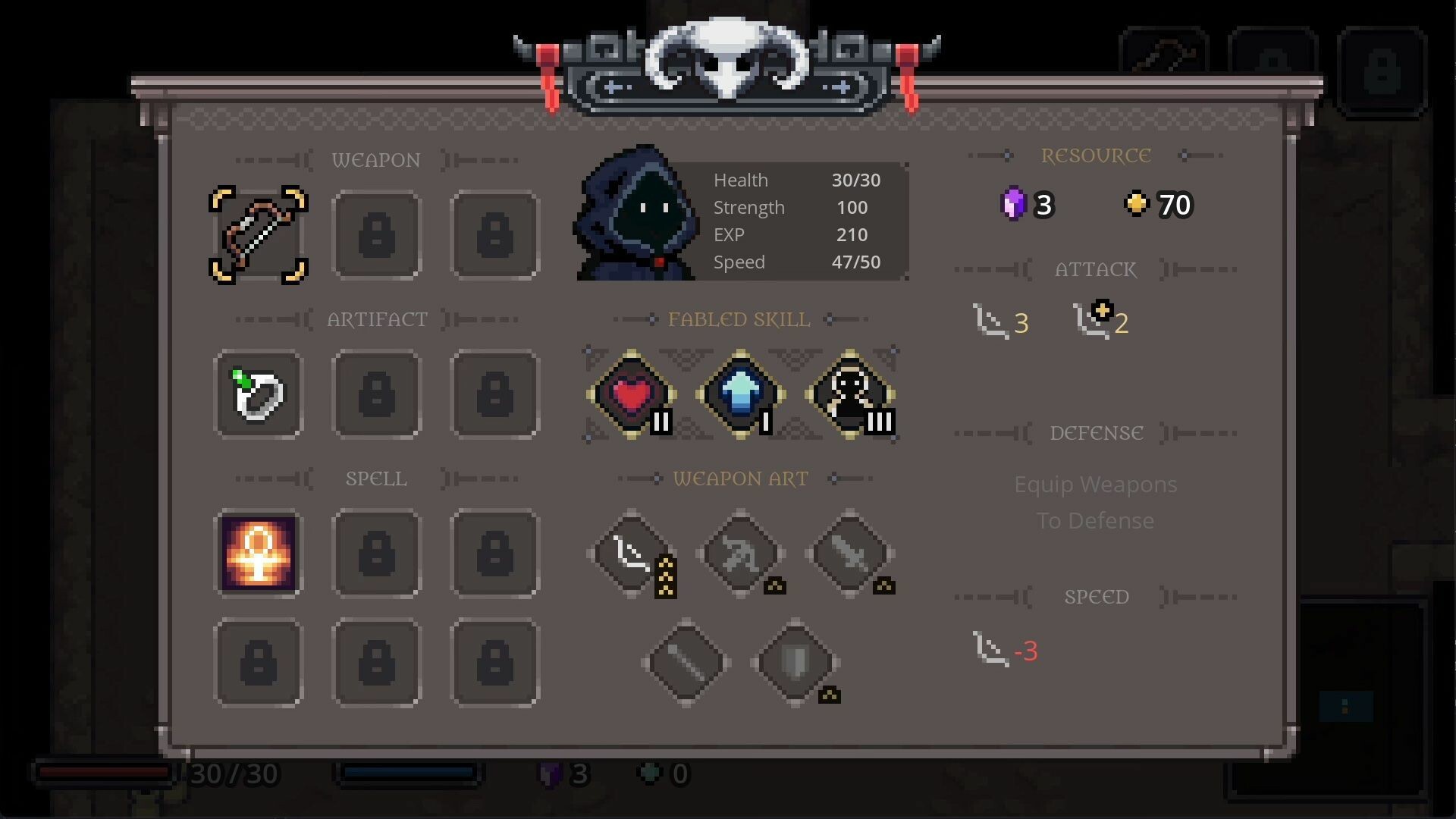Expand the DEFENSE section header
The height and width of the screenshot is (819, 1456).
click(1097, 432)
